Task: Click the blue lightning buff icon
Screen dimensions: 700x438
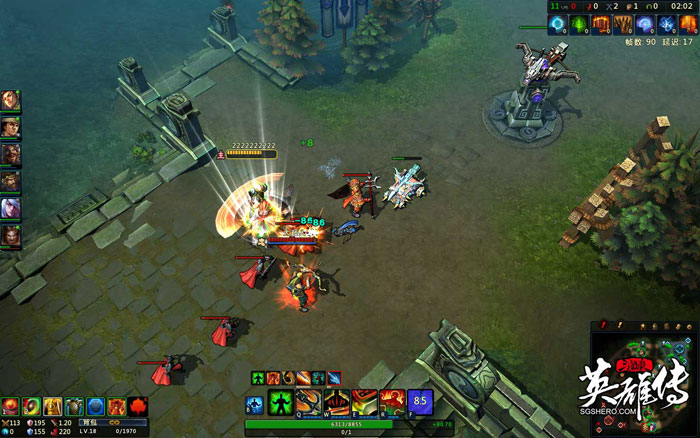Action: [665, 23]
